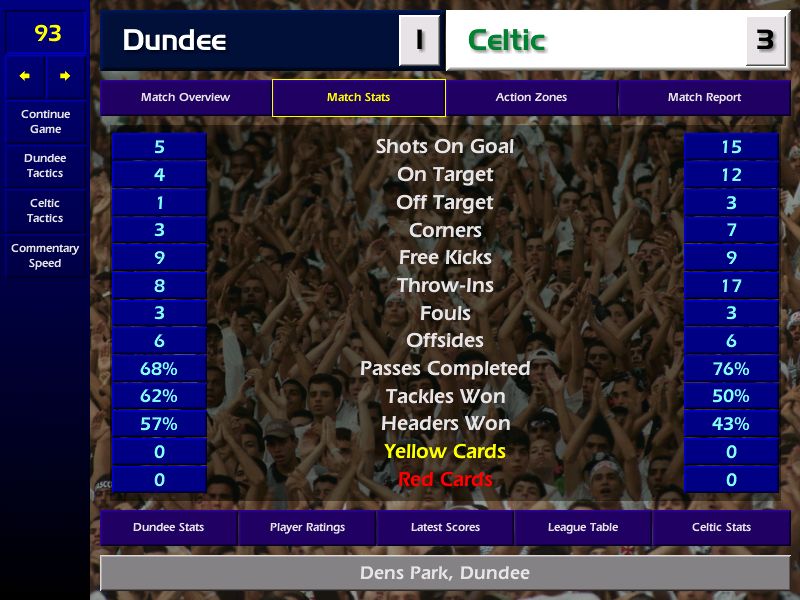Open the Match Report tab
The width and height of the screenshot is (800, 600).
click(704, 97)
